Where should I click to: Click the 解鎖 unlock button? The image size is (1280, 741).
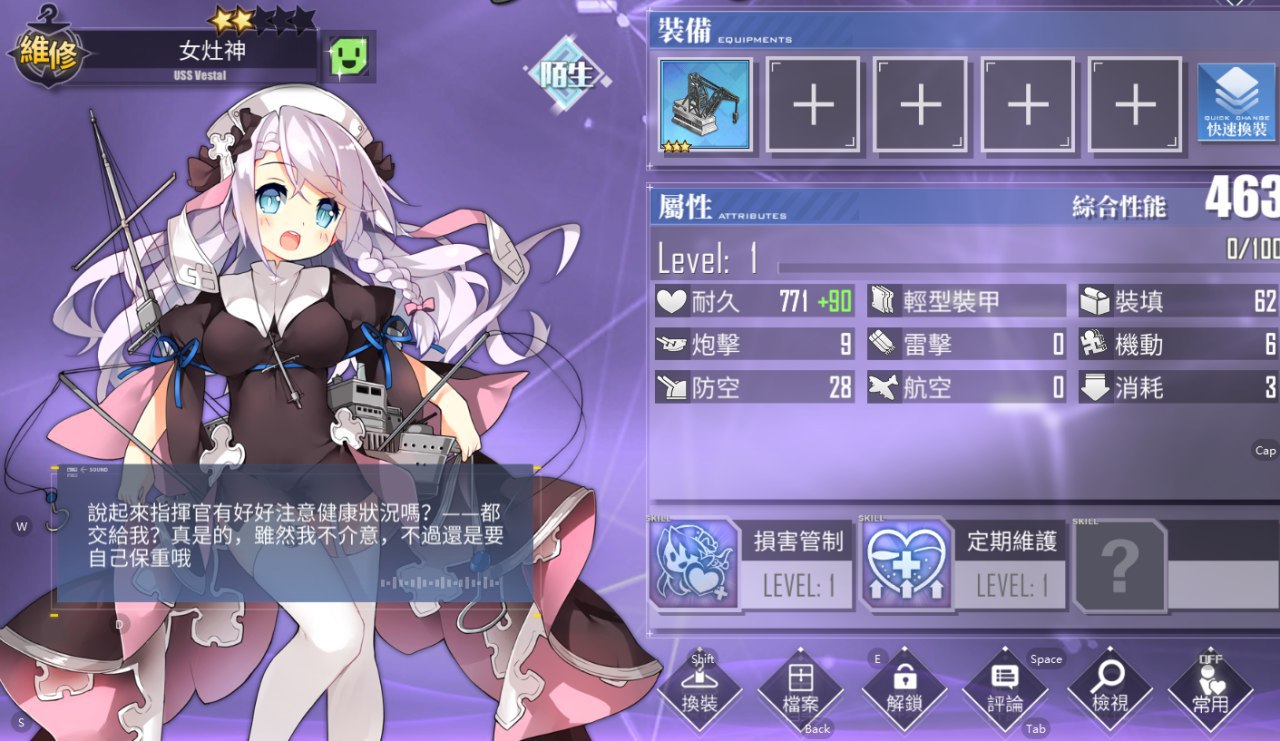[x=904, y=692]
